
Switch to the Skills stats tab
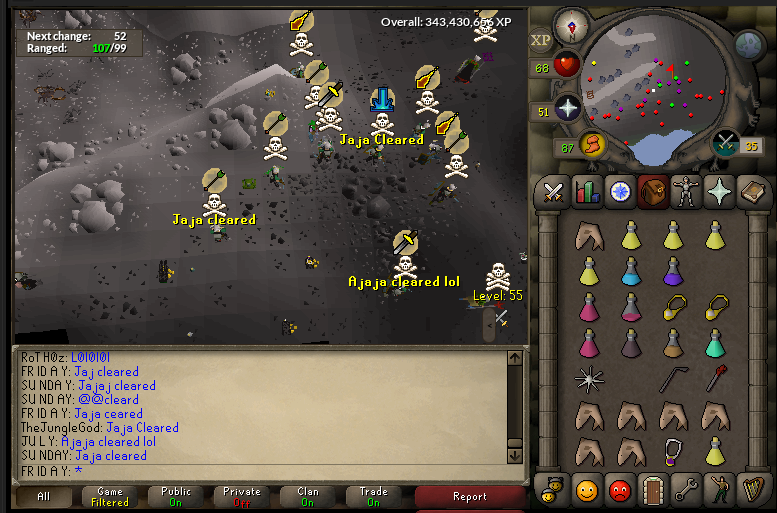coord(586,192)
